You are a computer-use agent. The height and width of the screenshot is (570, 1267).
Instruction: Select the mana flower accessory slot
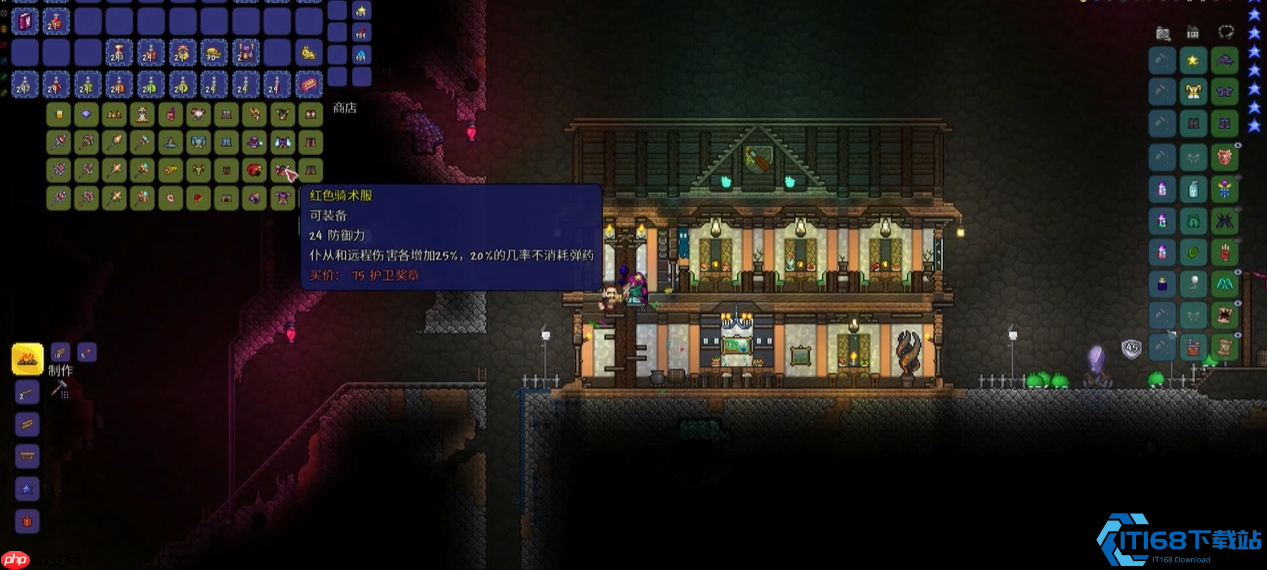[x=1225, y=187]
